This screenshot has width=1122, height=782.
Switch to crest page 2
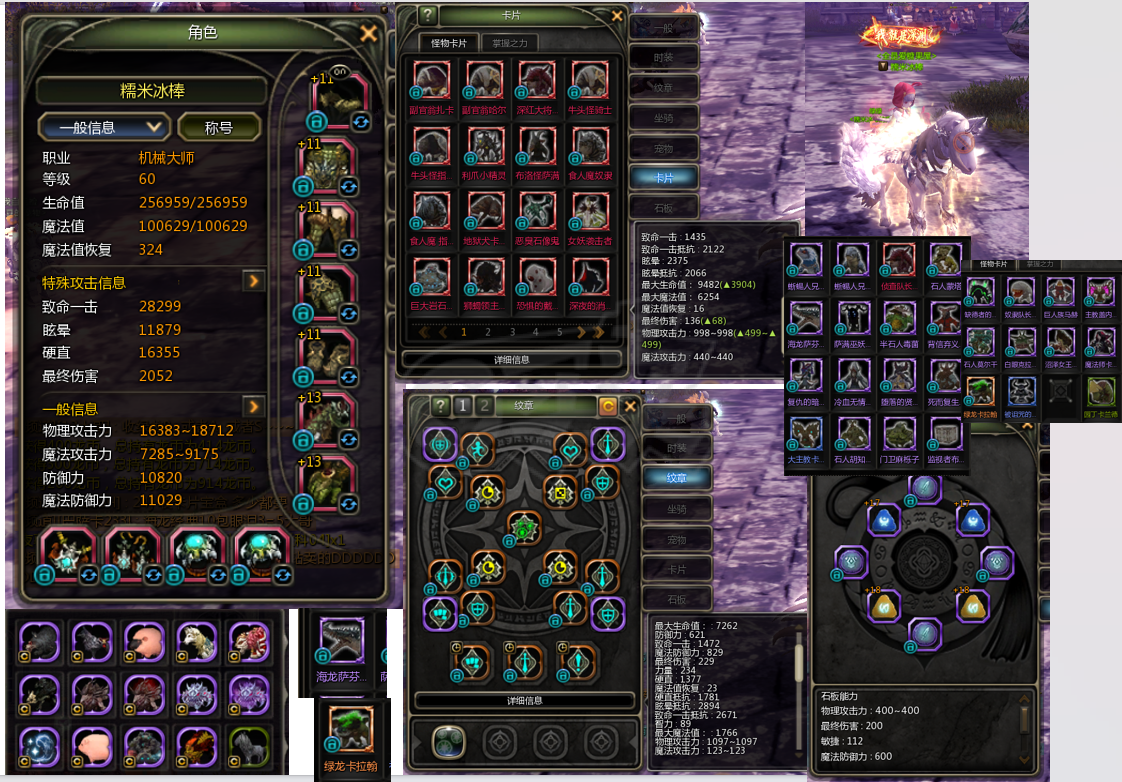(485, 405)
